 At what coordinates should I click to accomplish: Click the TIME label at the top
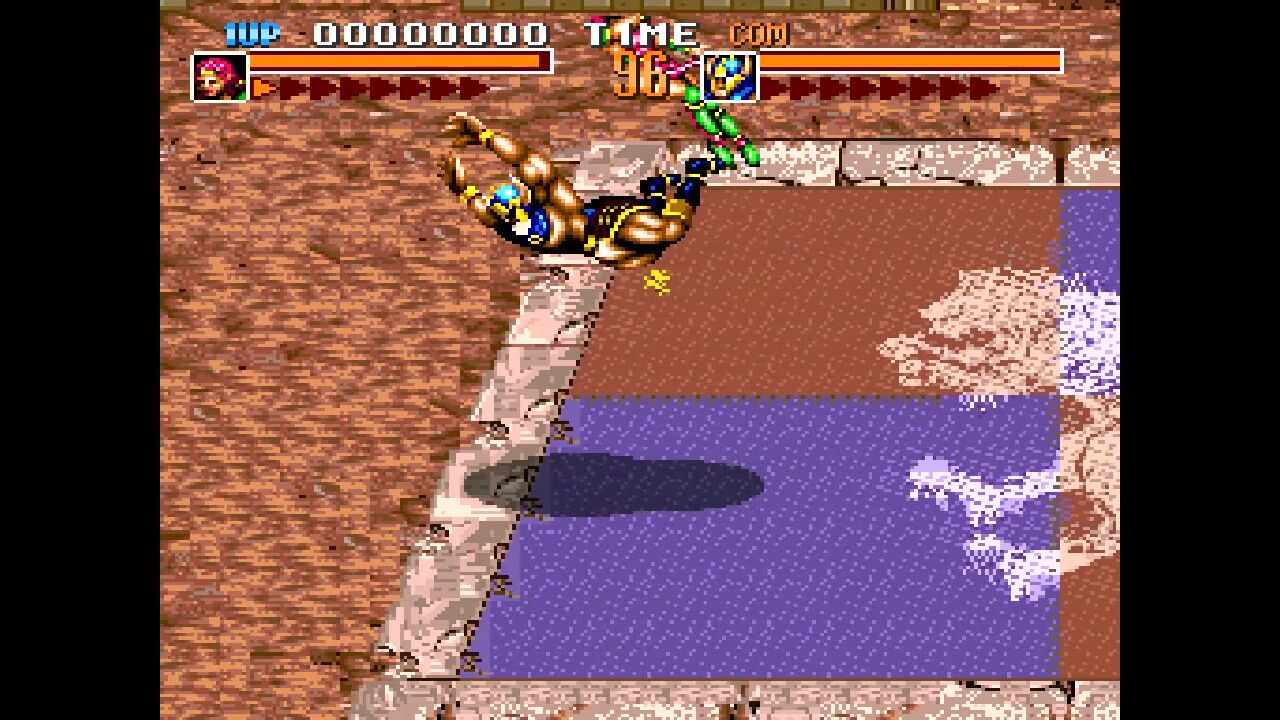coord(640,33)
